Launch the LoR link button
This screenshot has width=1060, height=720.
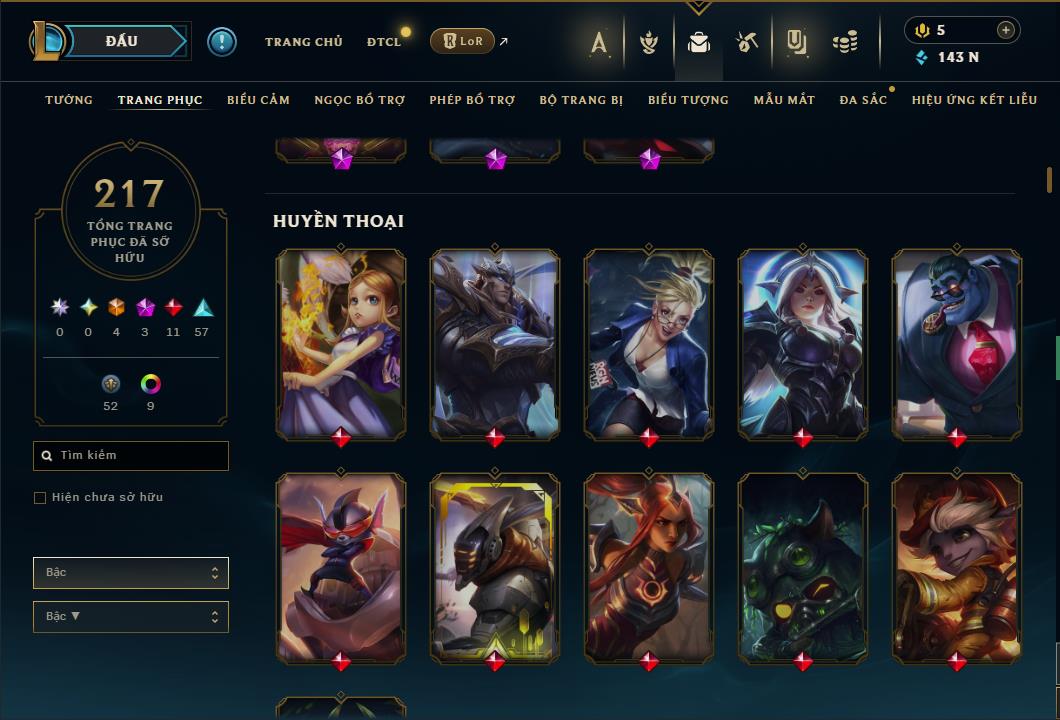pyautogui.click(x=462, y=41)
